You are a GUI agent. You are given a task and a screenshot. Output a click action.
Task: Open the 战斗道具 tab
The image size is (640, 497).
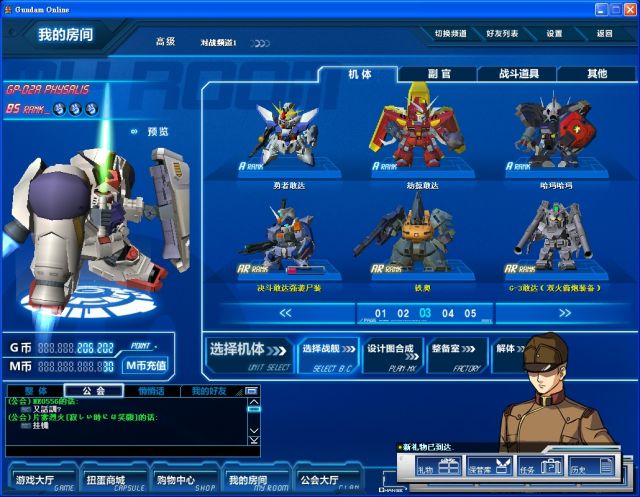point(517,74)
